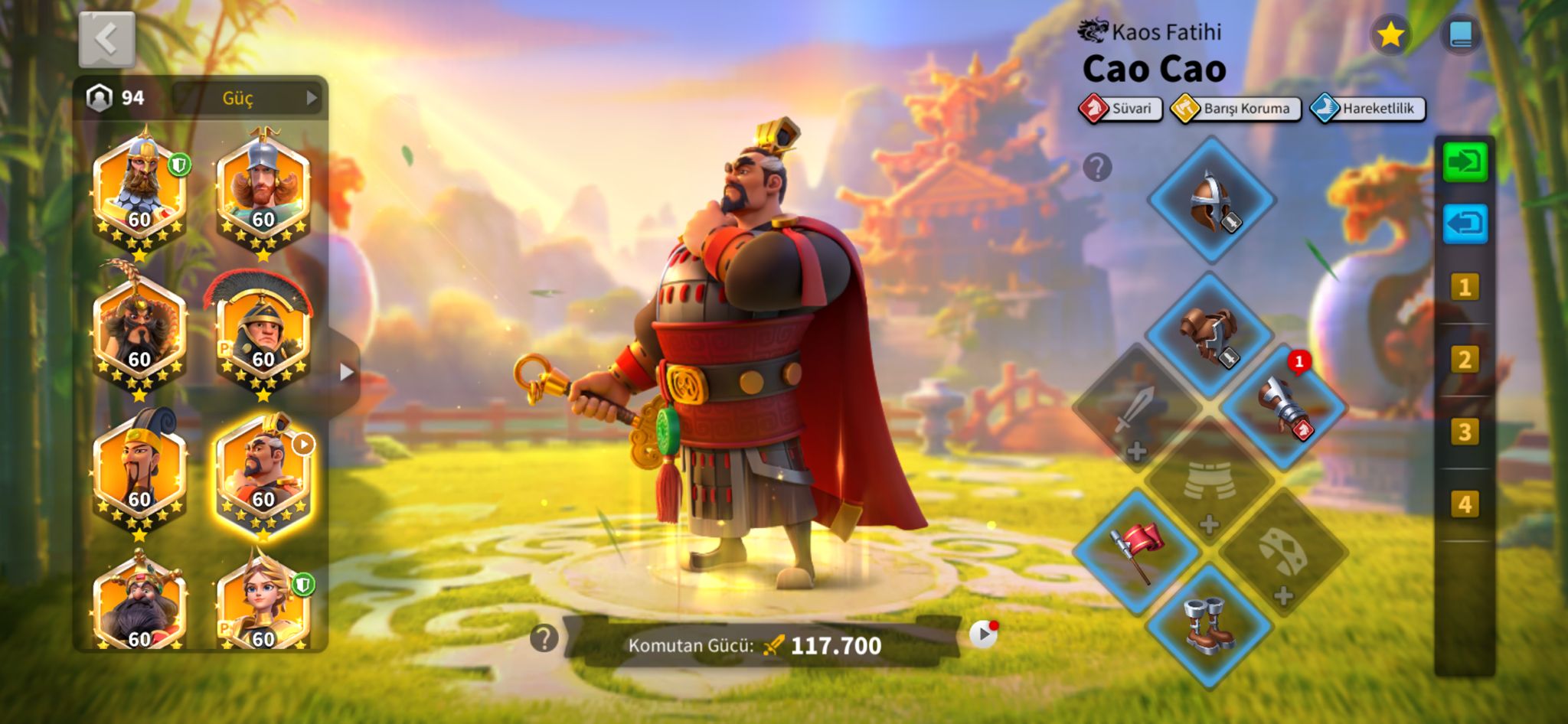
Task: Open the equipped helmet slot
Action: tap(1211, 201)
